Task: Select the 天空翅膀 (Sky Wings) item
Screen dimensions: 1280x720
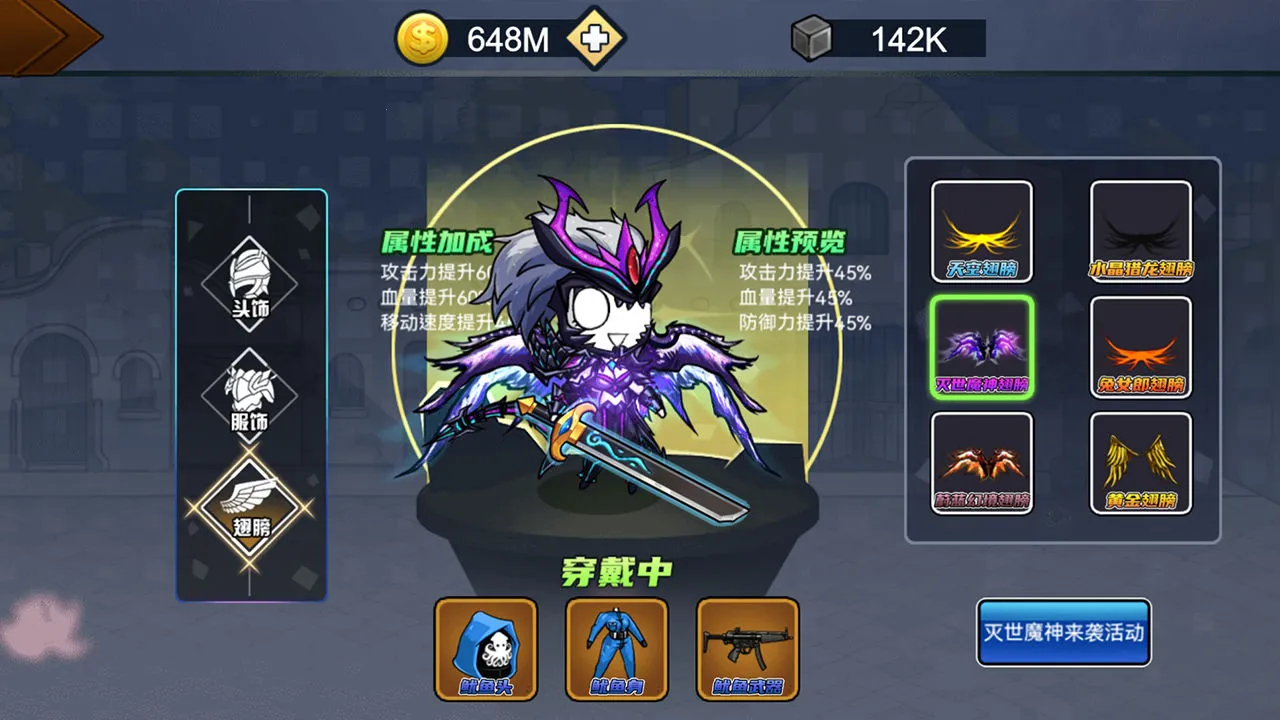Action: tap(982, 230)
